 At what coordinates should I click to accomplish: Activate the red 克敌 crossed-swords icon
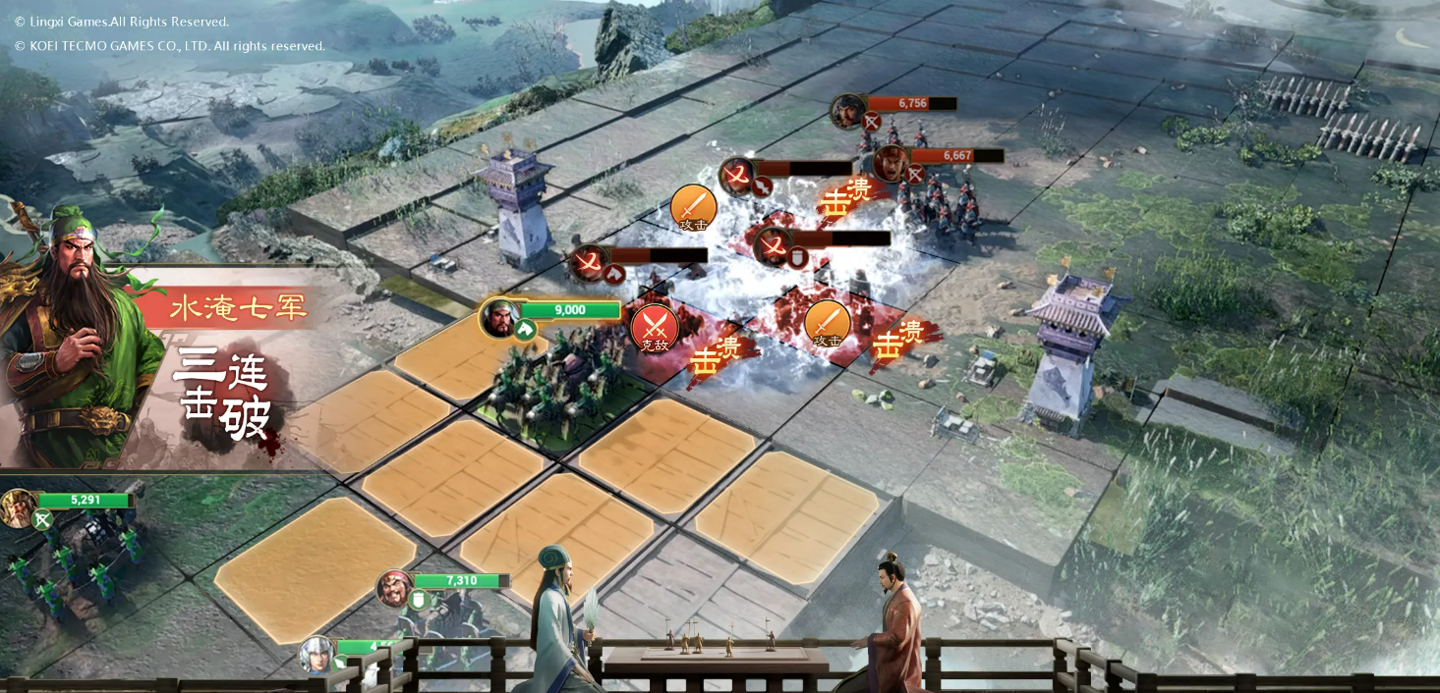pos(654,327)
